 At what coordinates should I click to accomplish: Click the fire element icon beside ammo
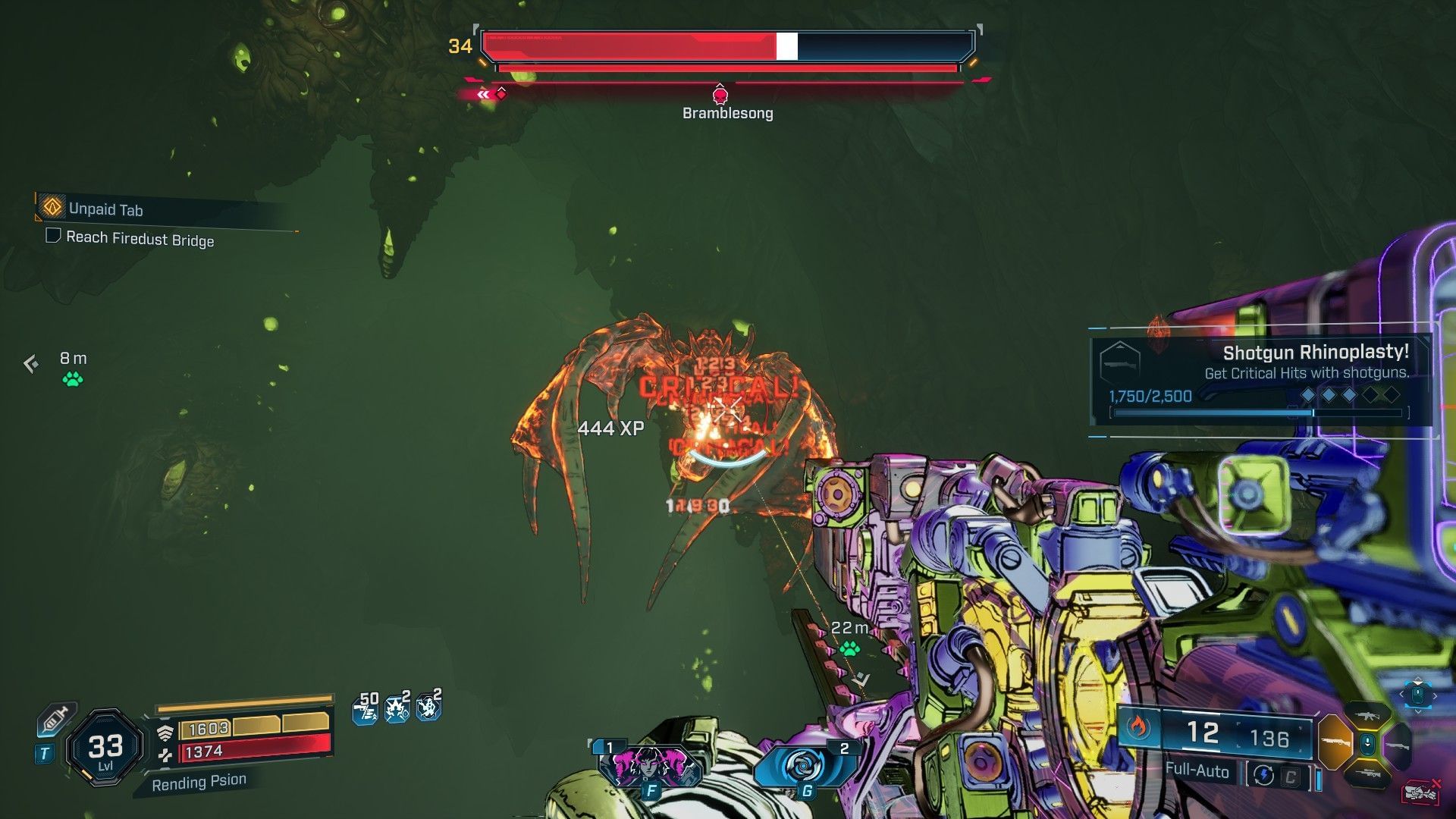coord(1138,728)
